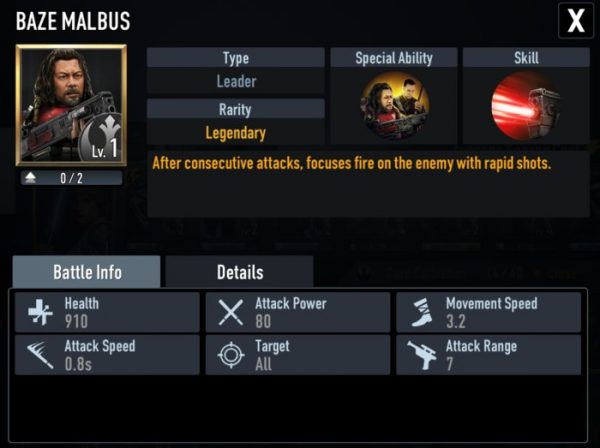View the Special Ability icon
The image size is (600, 448).
[393, 106]
